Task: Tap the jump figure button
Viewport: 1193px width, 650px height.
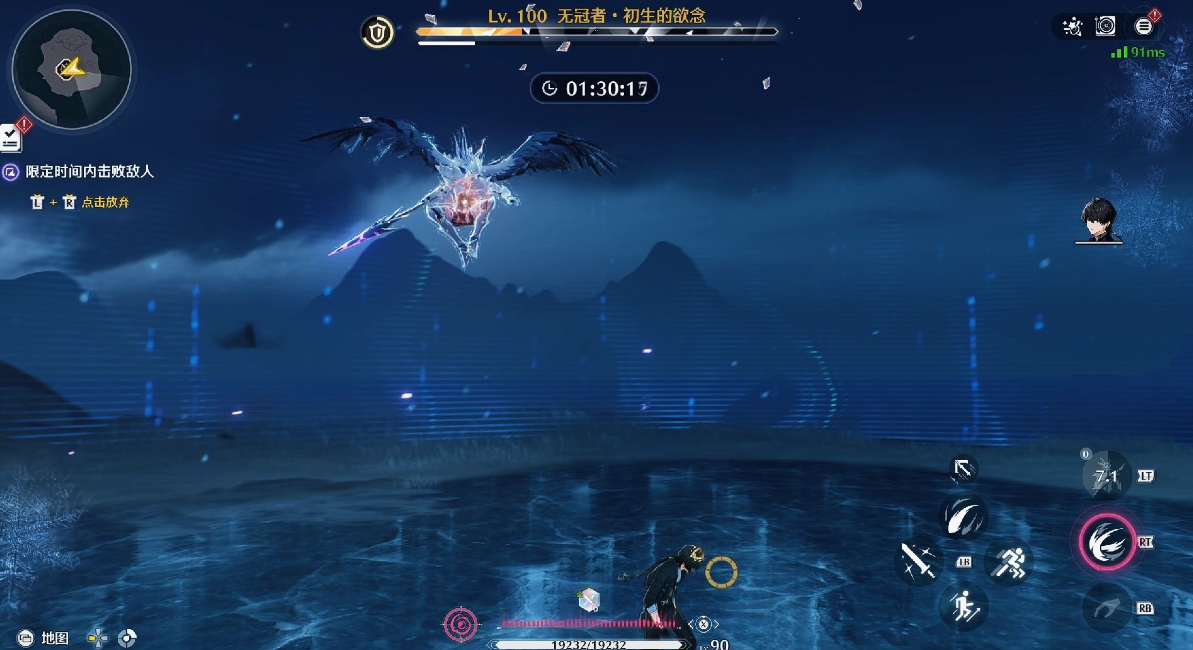Action: (964, 606)
